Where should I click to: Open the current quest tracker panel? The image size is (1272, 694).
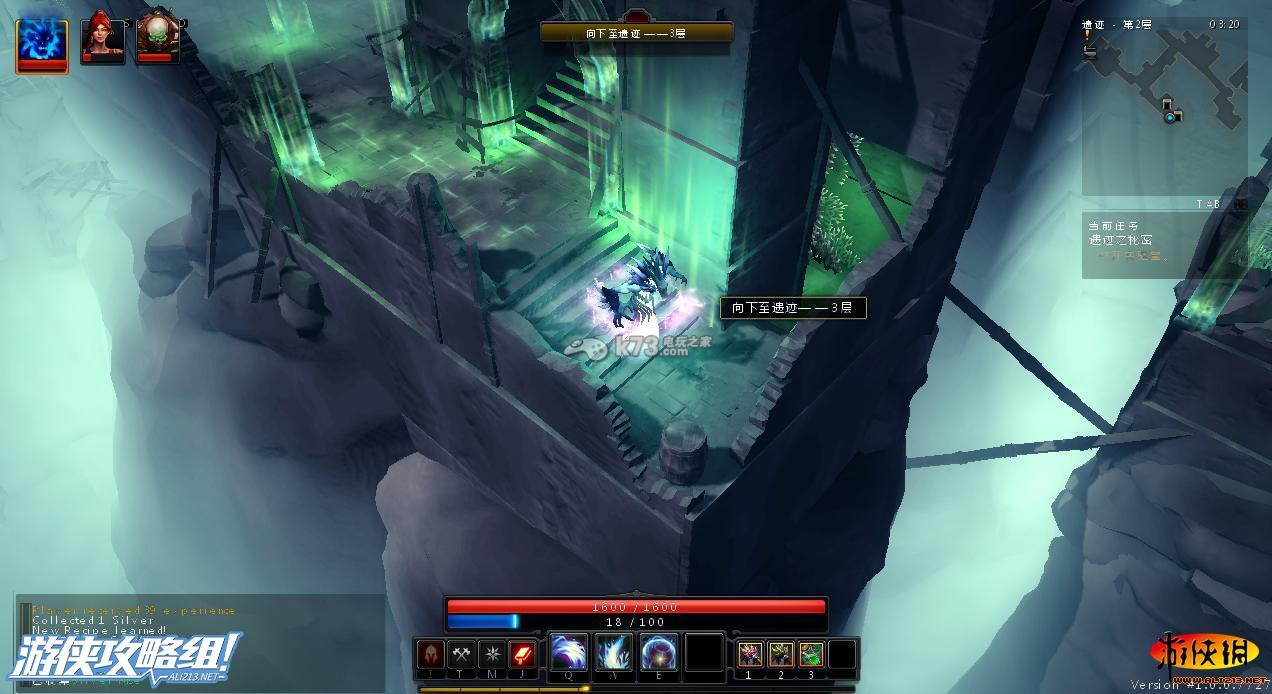(1163, 242)
